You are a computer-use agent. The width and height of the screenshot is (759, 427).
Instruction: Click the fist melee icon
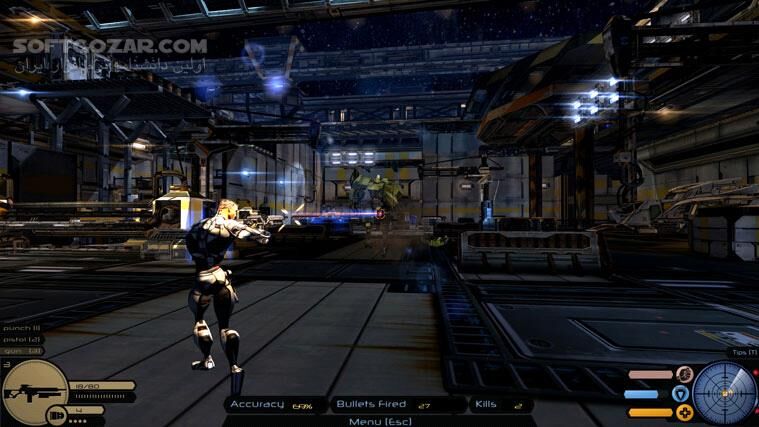coord(684,375)
